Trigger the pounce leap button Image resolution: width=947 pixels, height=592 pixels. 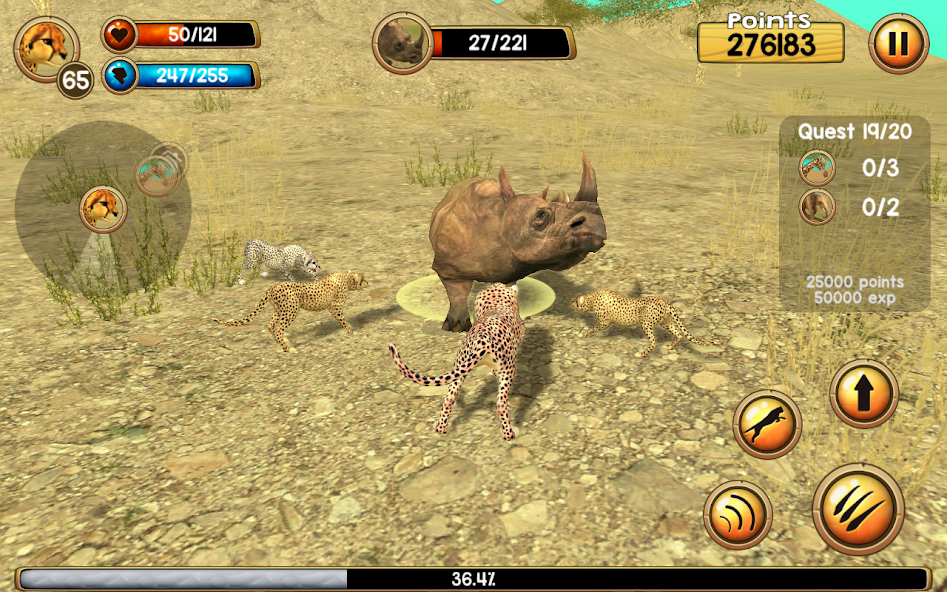[x=767, y=424]
